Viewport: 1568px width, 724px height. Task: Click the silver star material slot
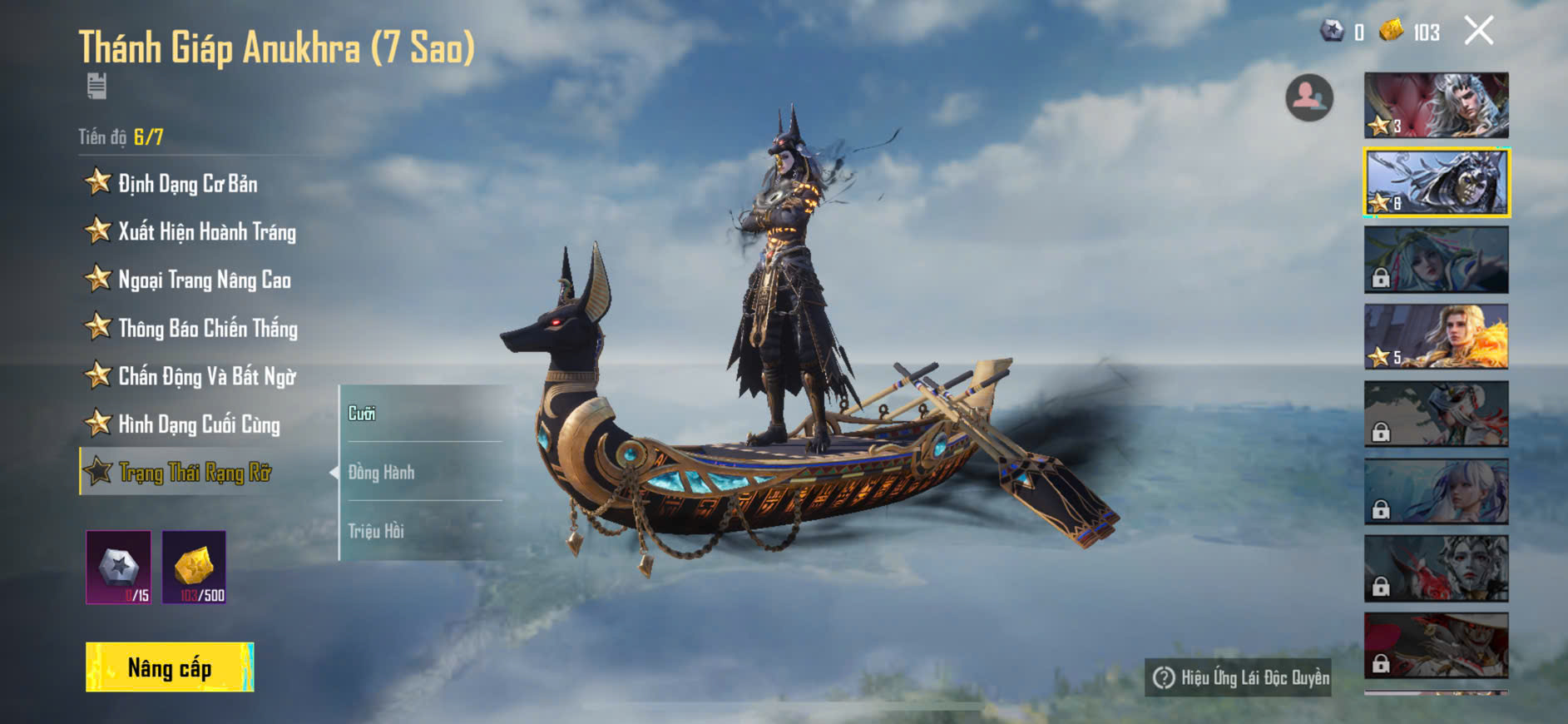pos(119,568)
